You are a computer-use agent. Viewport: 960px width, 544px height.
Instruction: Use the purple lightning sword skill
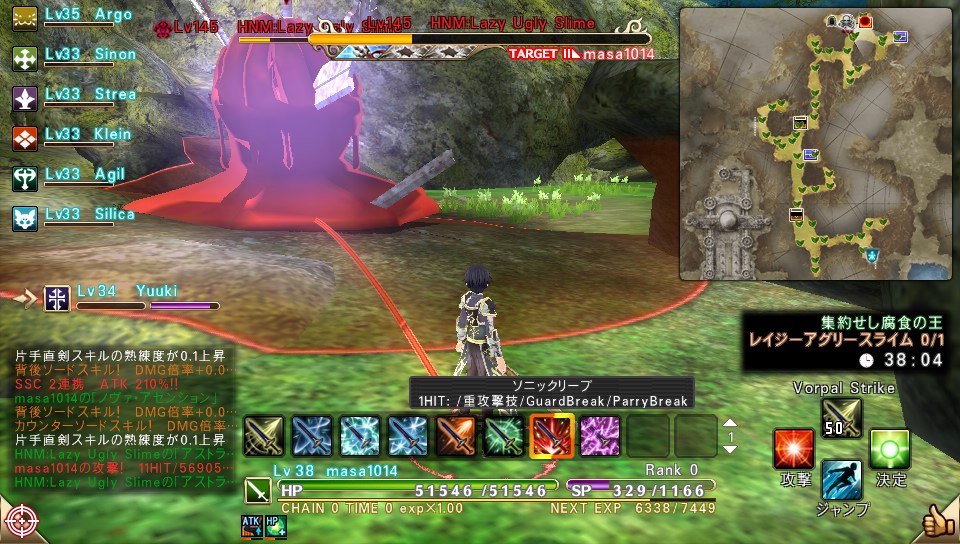(x=599, y=436)
